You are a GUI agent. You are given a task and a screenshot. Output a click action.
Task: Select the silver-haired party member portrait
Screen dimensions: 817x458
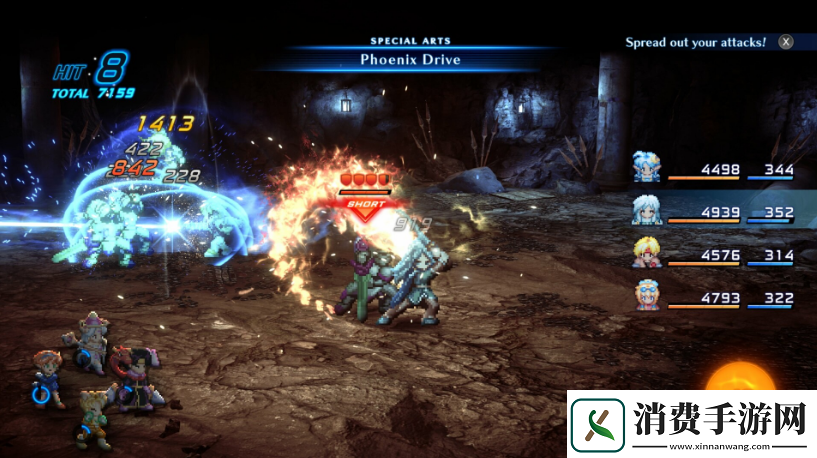pyautogui.click(x=646, y=210)
